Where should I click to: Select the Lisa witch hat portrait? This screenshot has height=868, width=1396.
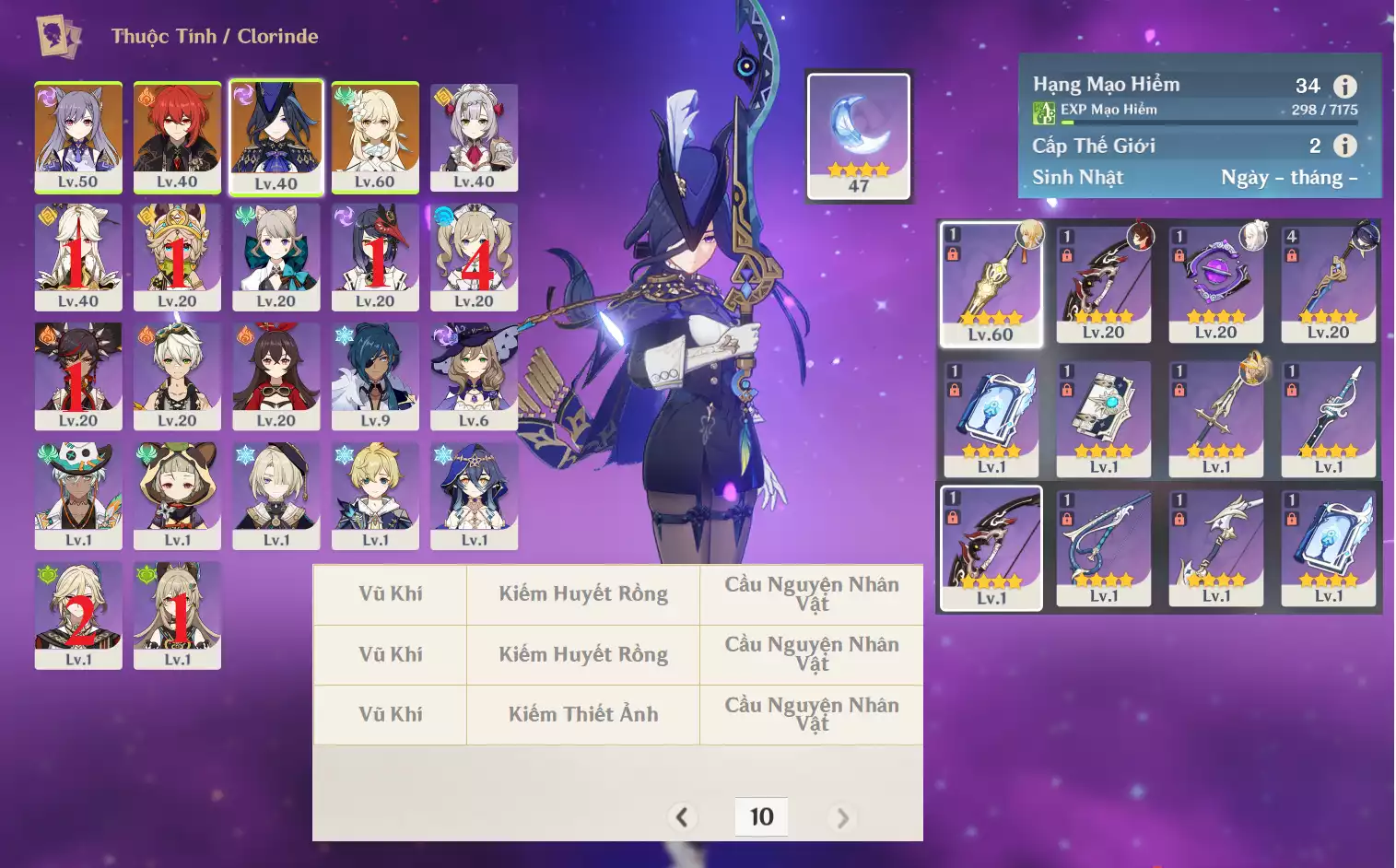tap(474, 375)
